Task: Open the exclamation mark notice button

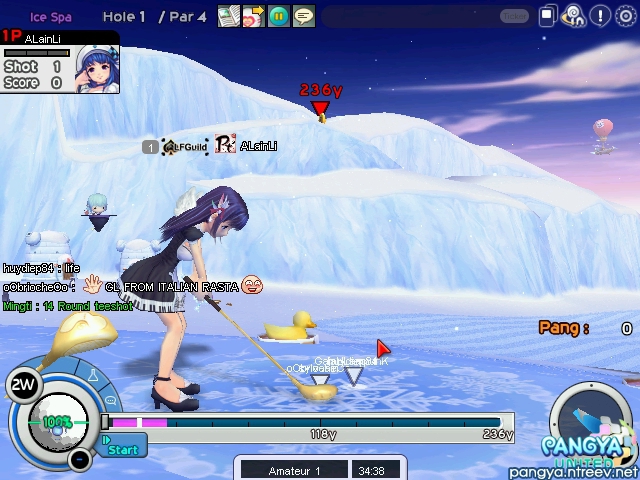Action: [x=600, y=16]
